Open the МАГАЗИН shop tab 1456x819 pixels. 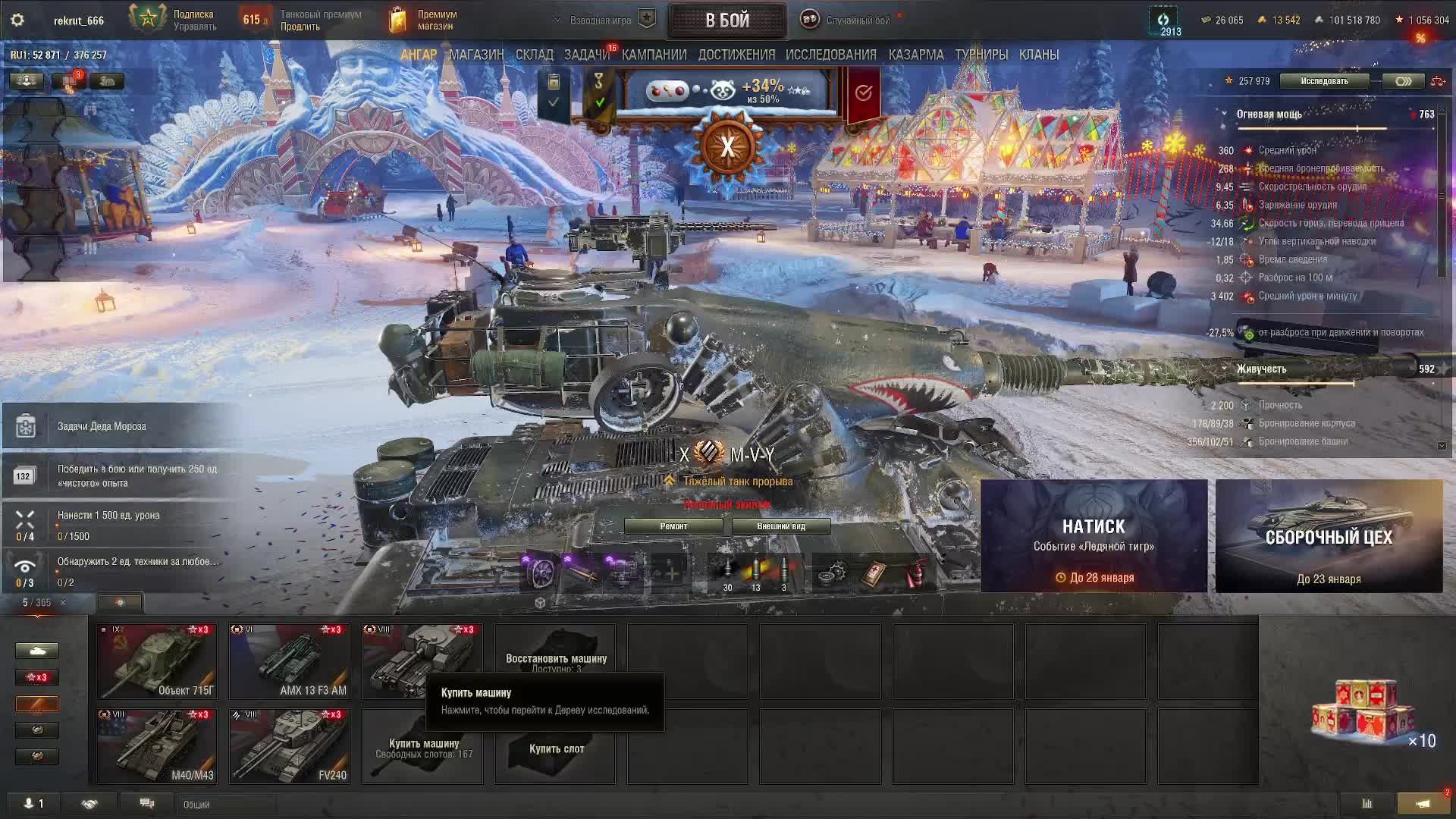[476, 55]
